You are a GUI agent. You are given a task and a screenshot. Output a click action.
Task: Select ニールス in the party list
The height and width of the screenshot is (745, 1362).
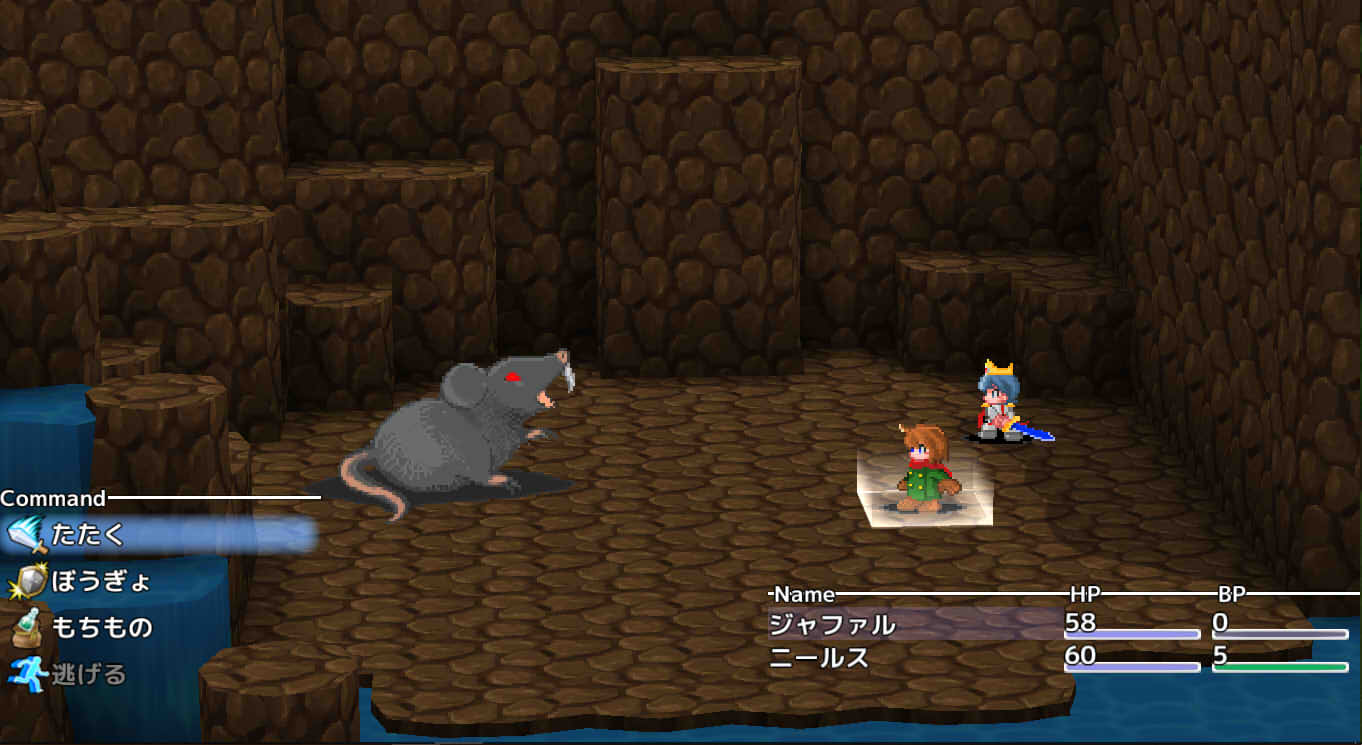[x=819, y=658]
